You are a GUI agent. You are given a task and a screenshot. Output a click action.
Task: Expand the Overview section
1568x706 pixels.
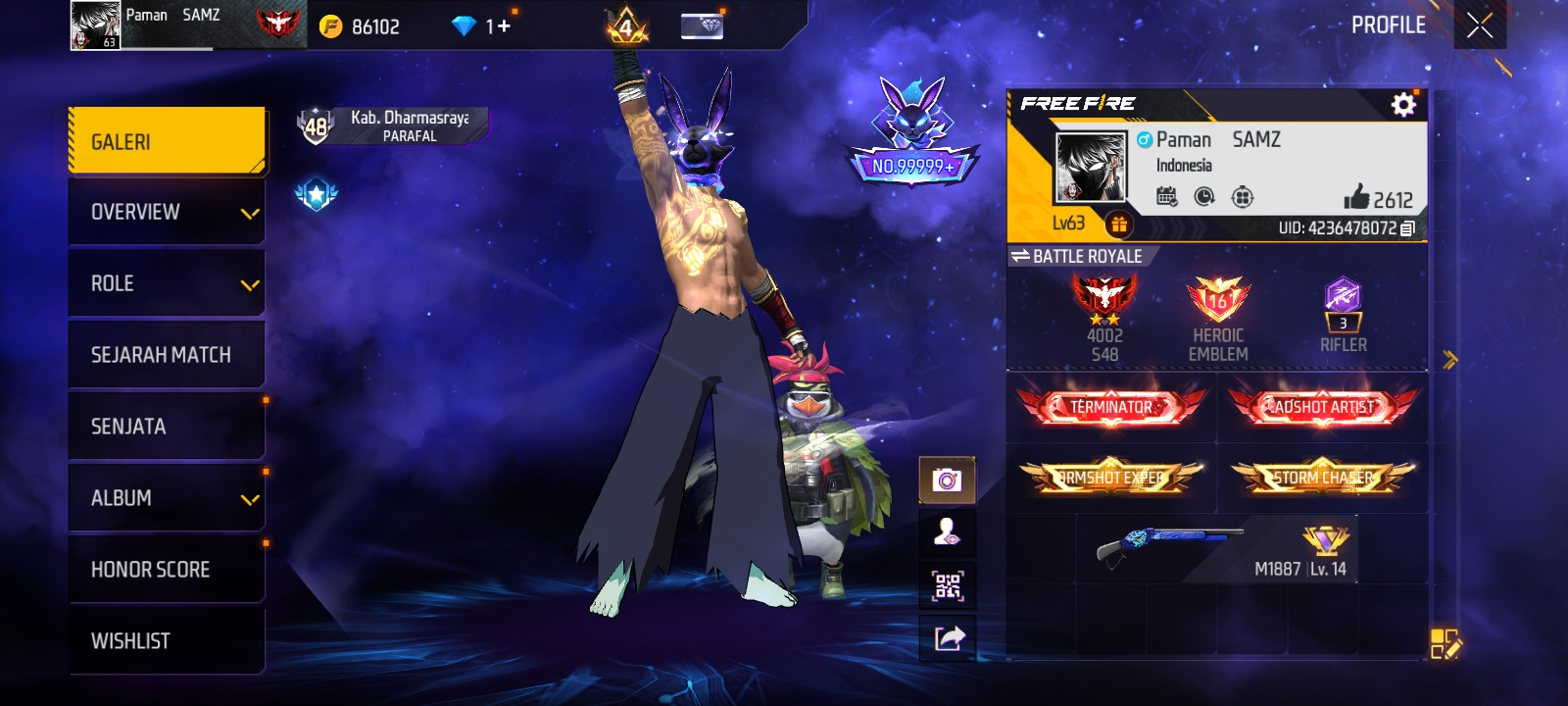[x=167, y=212]
